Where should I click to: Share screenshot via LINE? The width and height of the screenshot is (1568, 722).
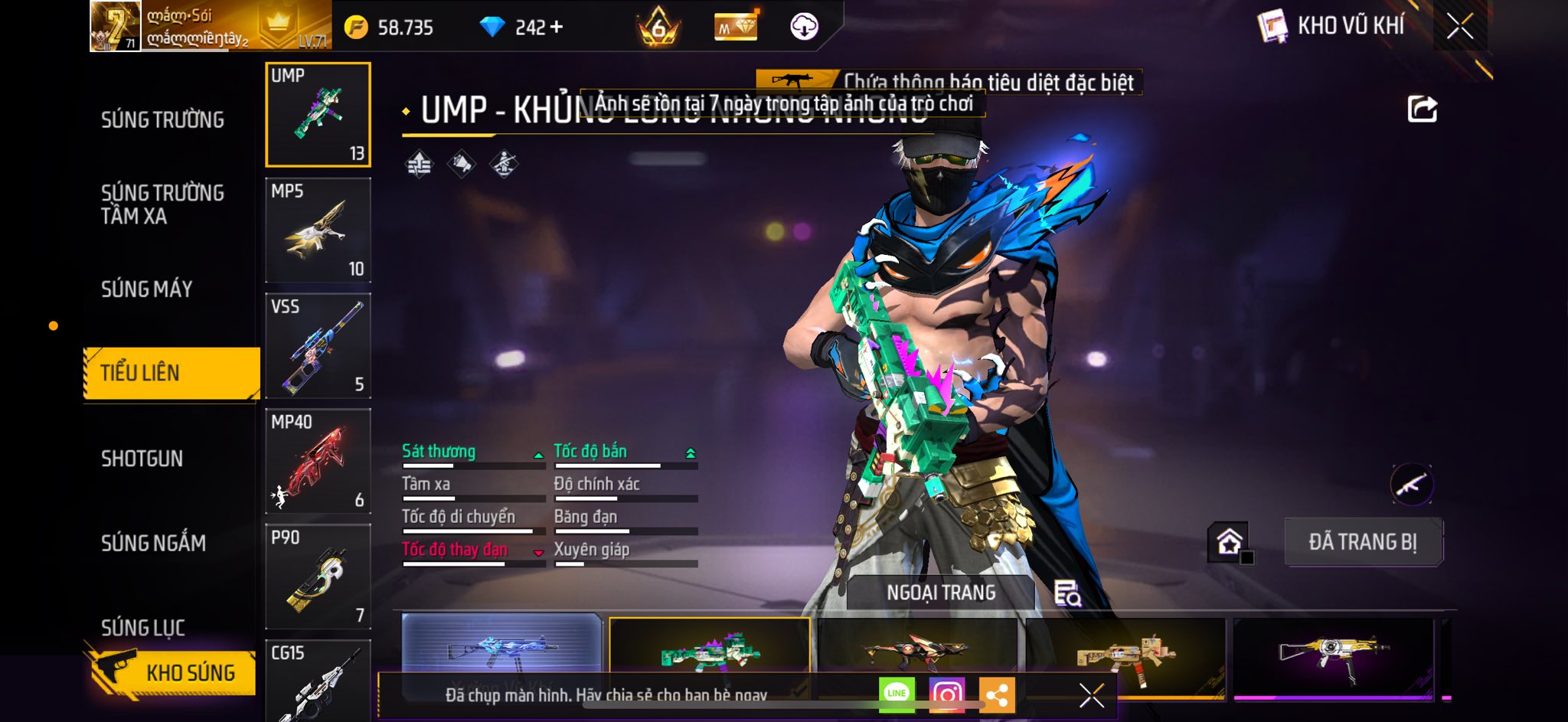pyautogui.click(x=897, y=694)
